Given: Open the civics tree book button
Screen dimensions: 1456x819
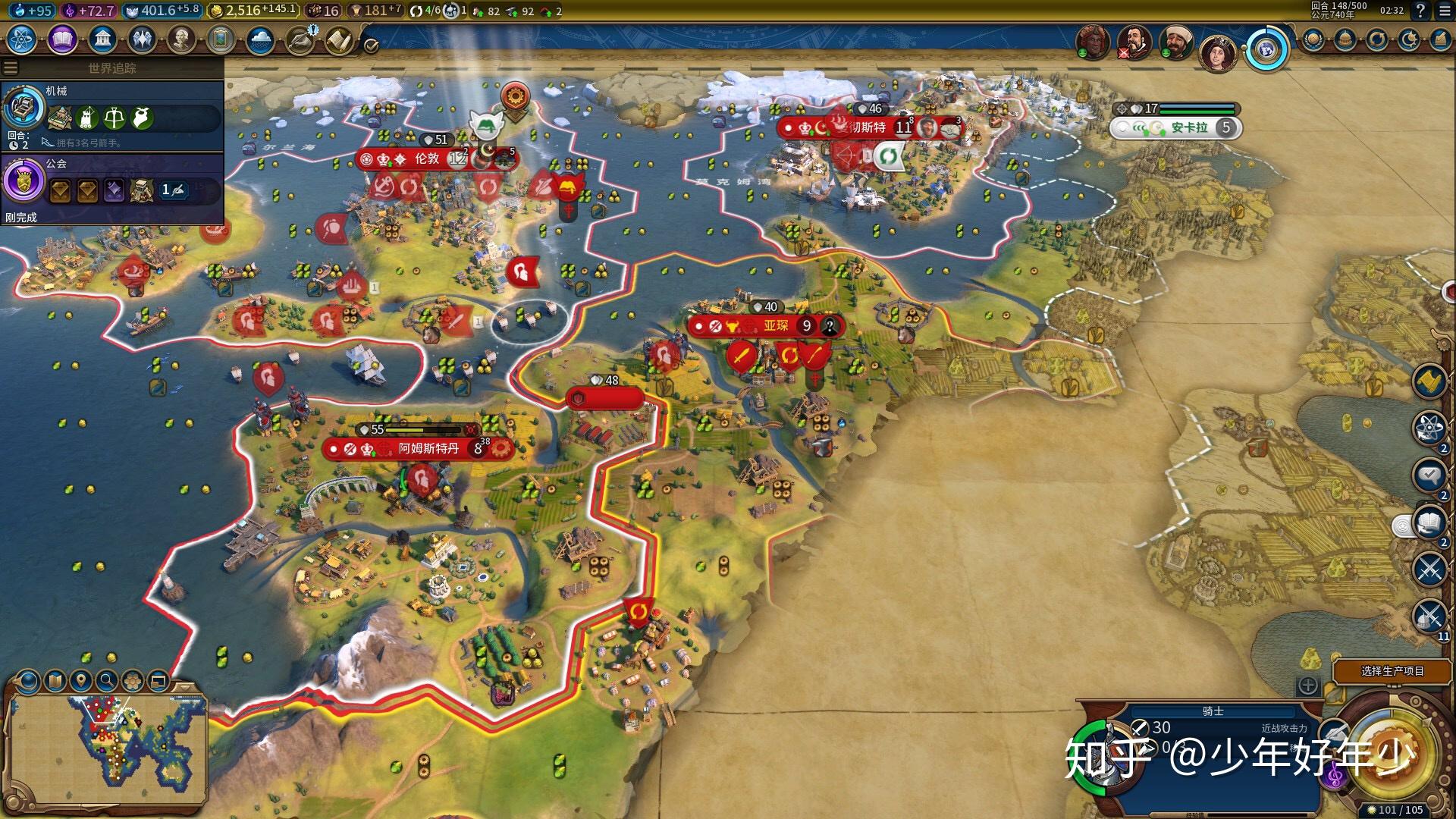Looking at the screenshot, I should pos(62,39).
